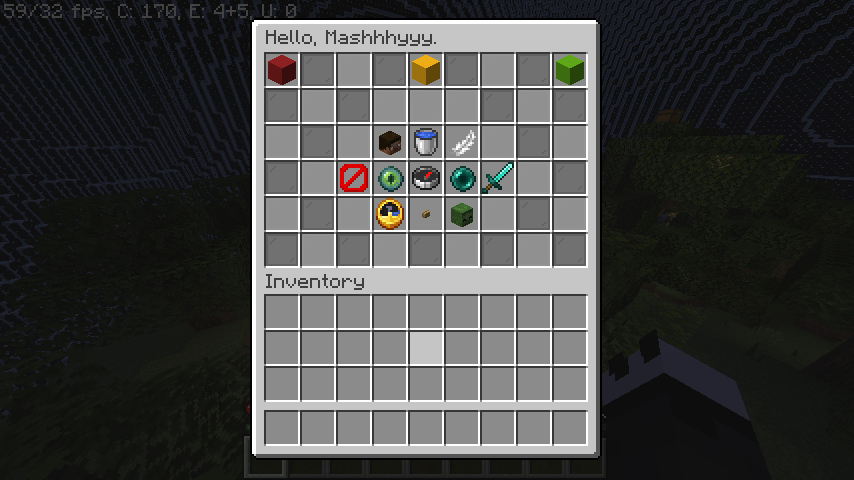
Task: Choose the lime green block
Action: click(x=570, y=69)
